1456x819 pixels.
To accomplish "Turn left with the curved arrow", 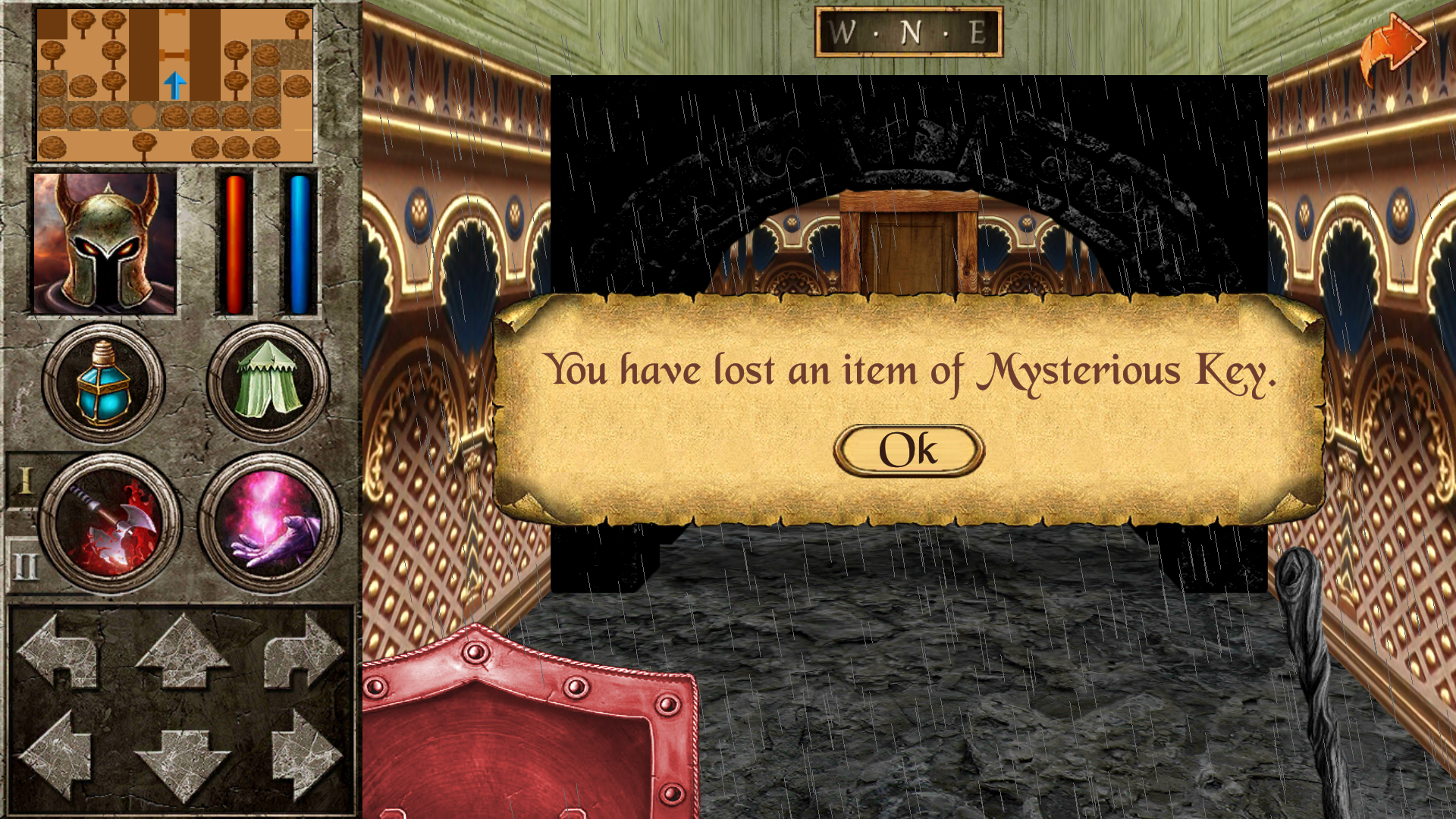I will pos(59,651).
